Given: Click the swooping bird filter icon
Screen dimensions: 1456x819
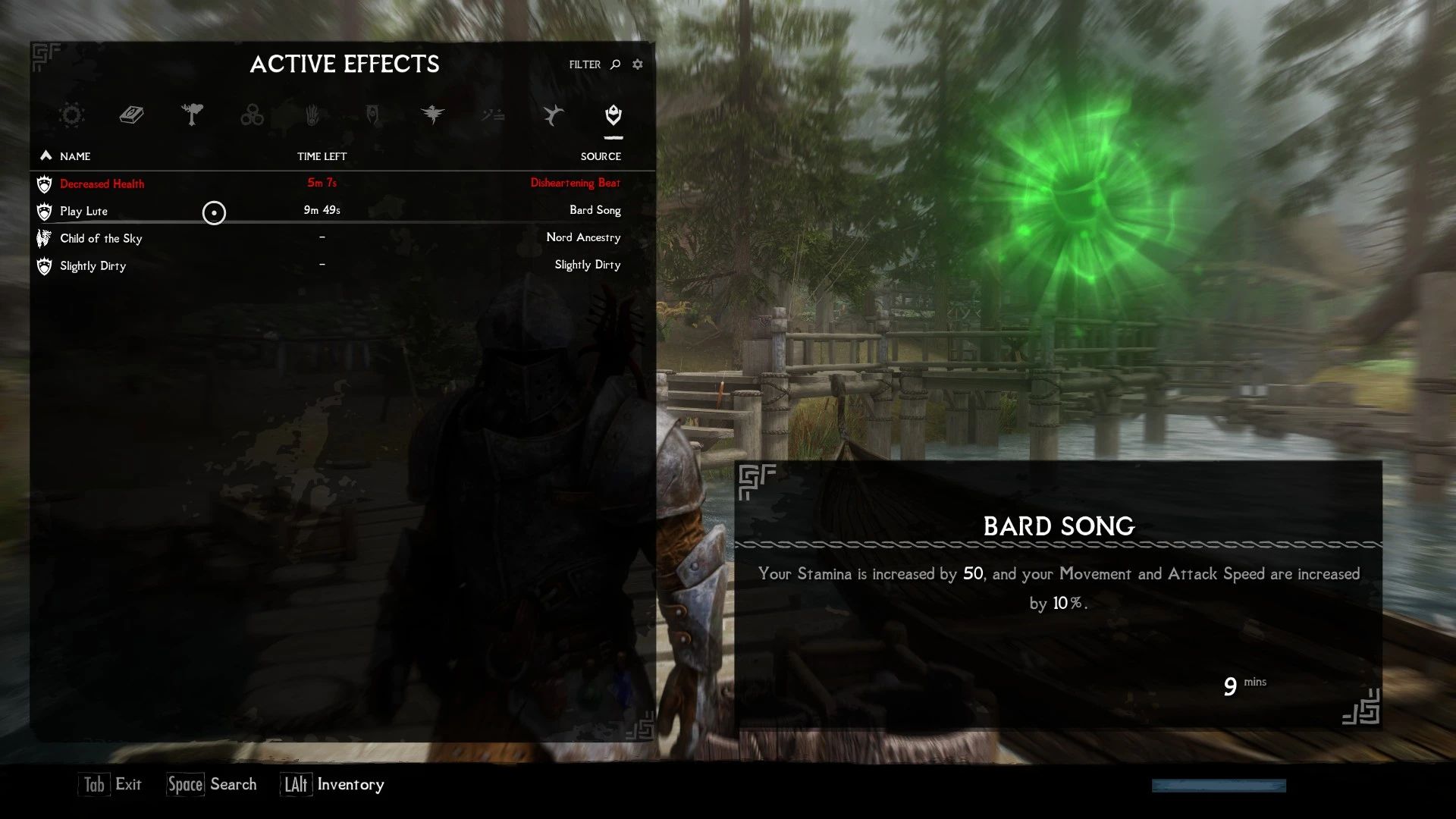Looking at the screenshot, I should tap(553, 115).
